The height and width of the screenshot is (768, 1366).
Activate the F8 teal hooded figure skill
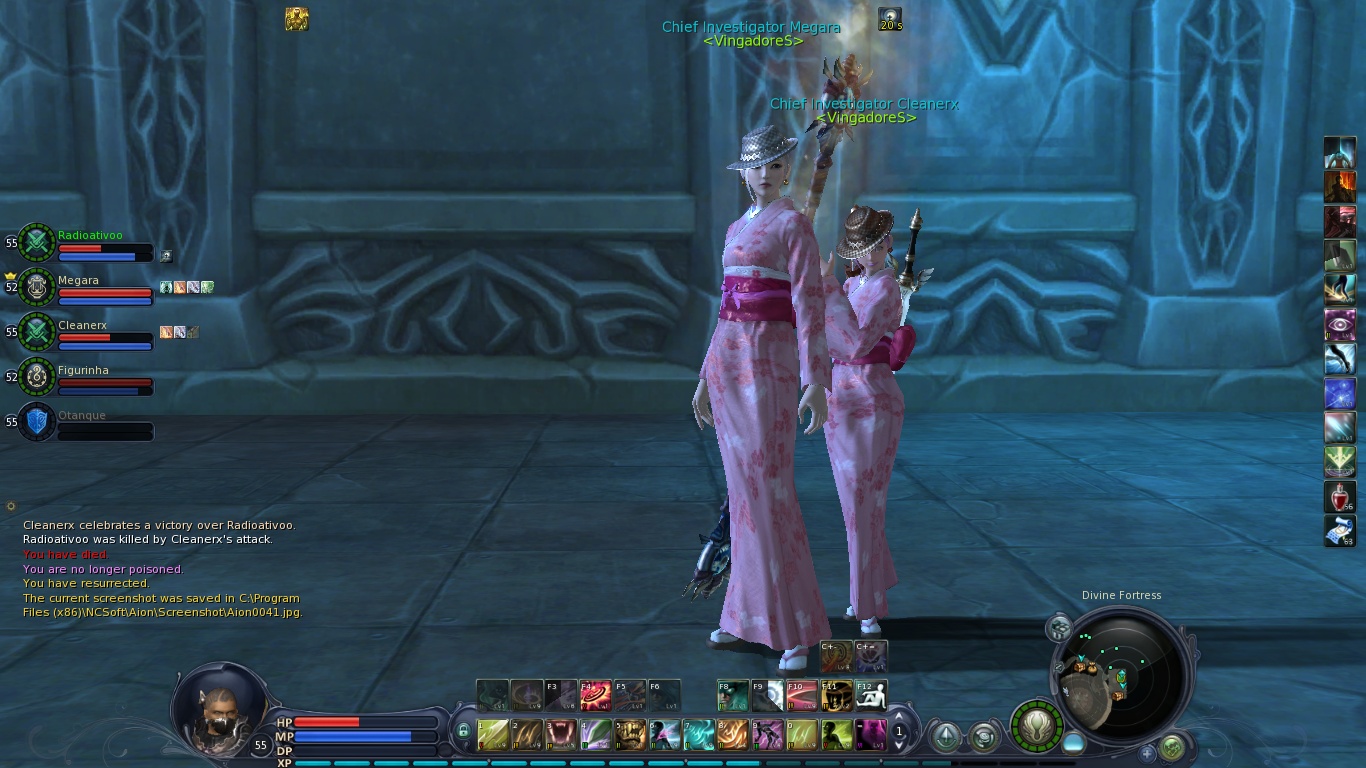(733, 695)
